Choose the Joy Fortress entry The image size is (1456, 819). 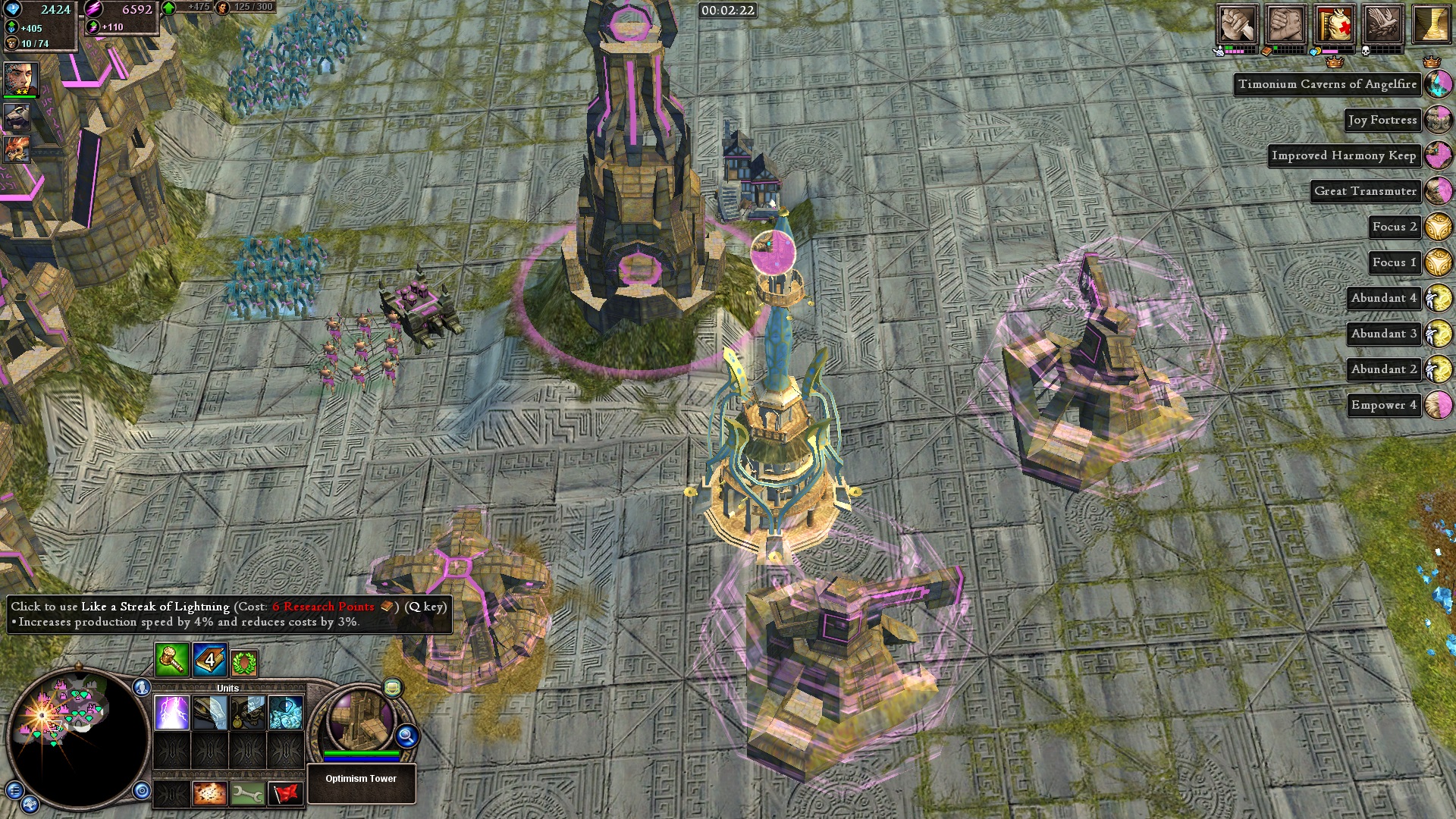1382,120
